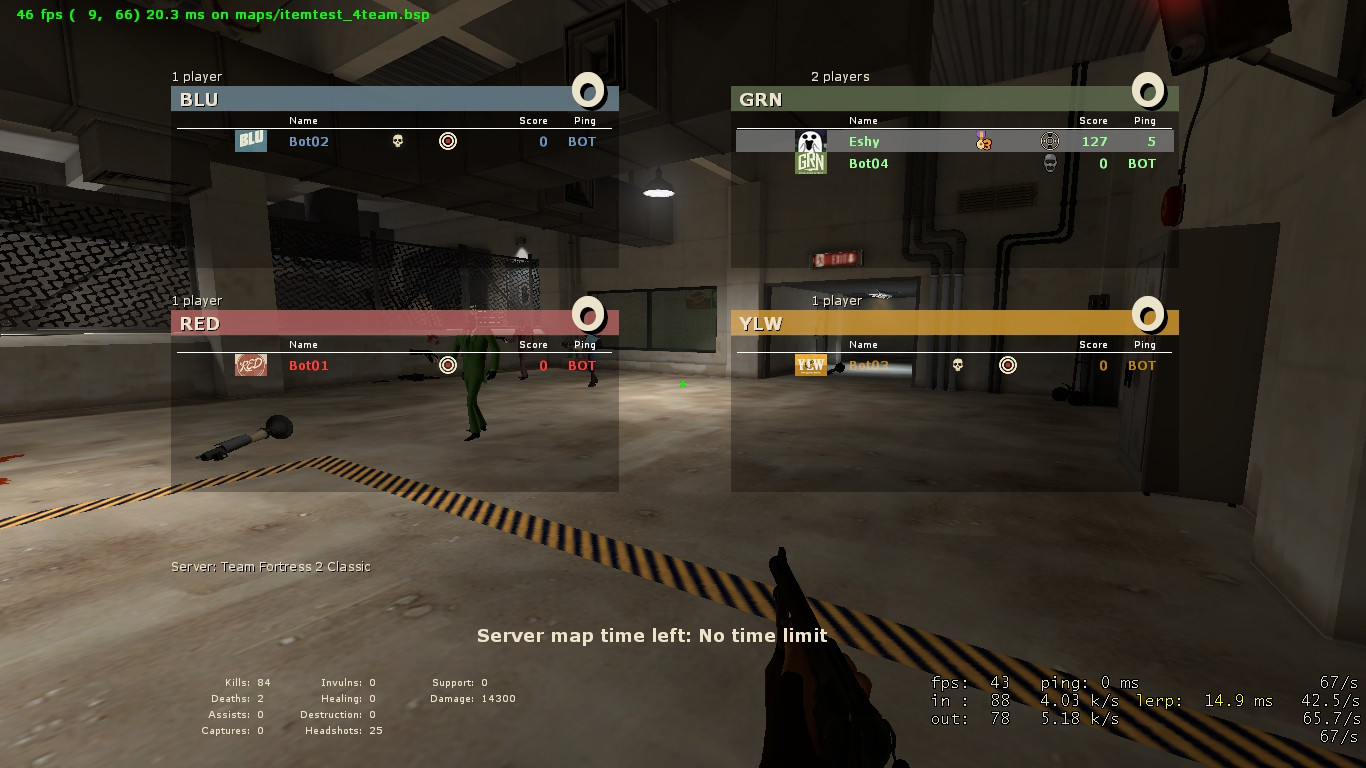The height and width of the screenshot is (768, 1366).
Task: Click the skull icon next to Bot02
Action: tap(396, 141)
